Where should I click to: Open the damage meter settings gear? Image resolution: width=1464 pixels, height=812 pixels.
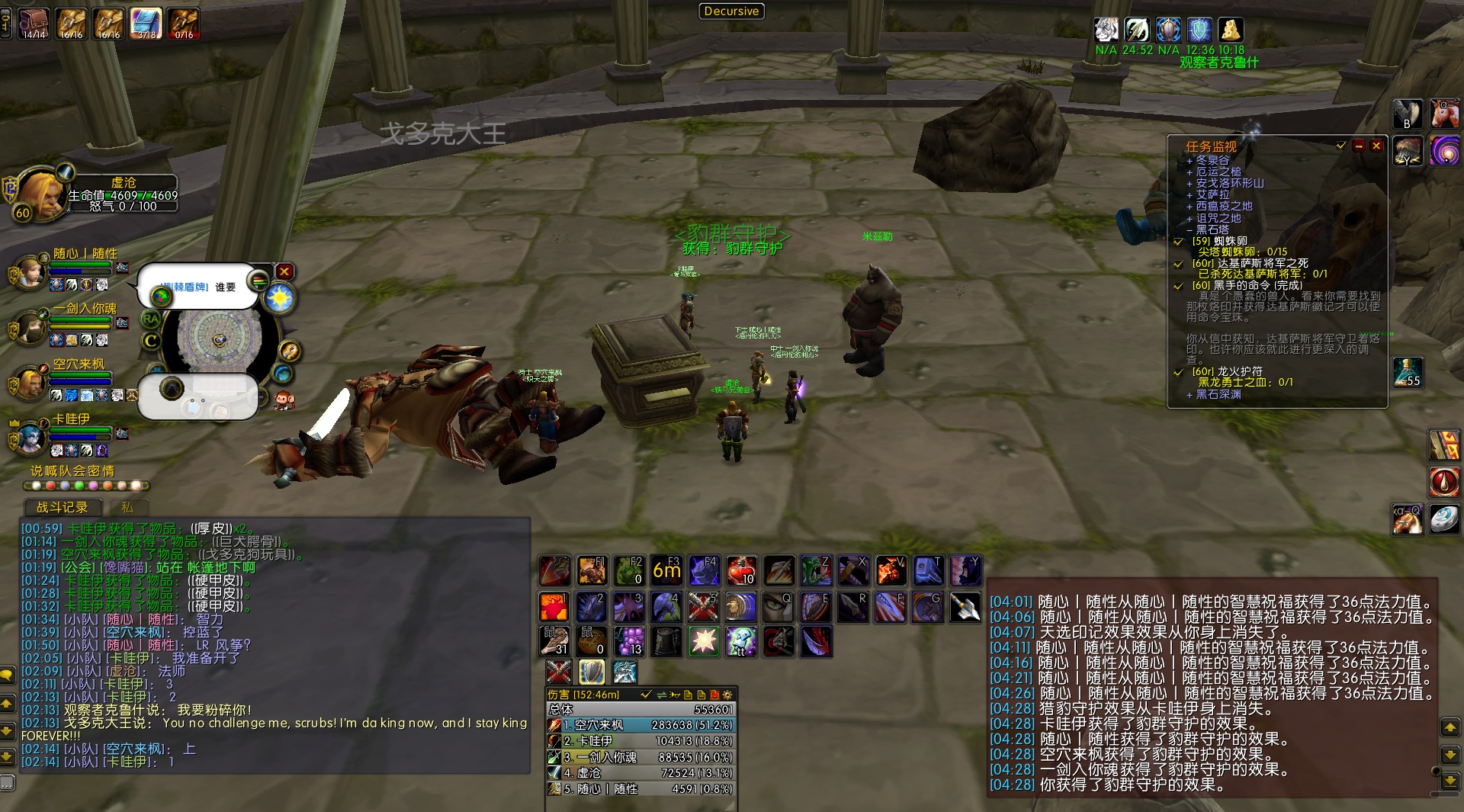727,695
